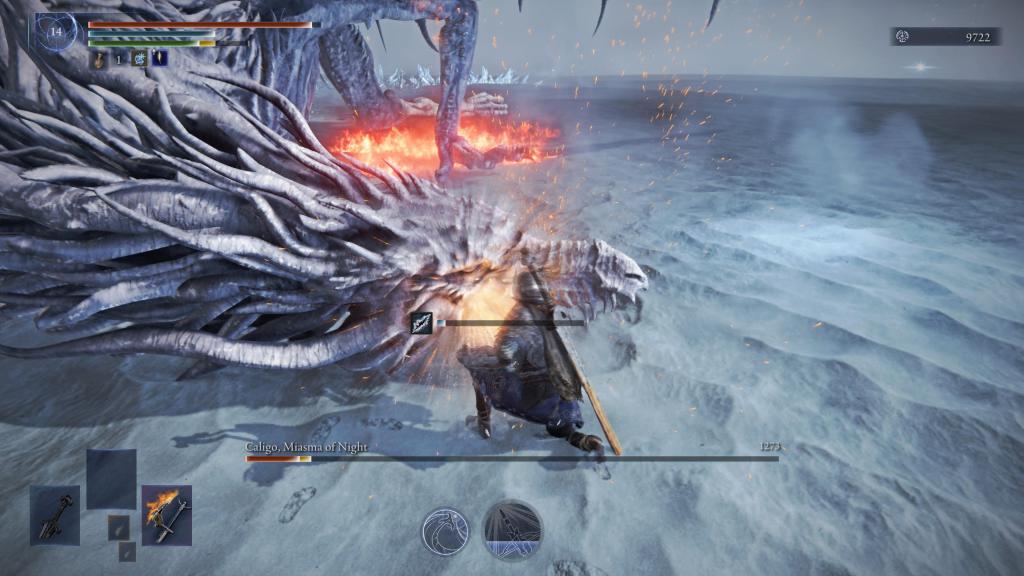Select the flaming sword right-hand weapon slot
The height and width of the screenshot is (576, 1024).
166,515
